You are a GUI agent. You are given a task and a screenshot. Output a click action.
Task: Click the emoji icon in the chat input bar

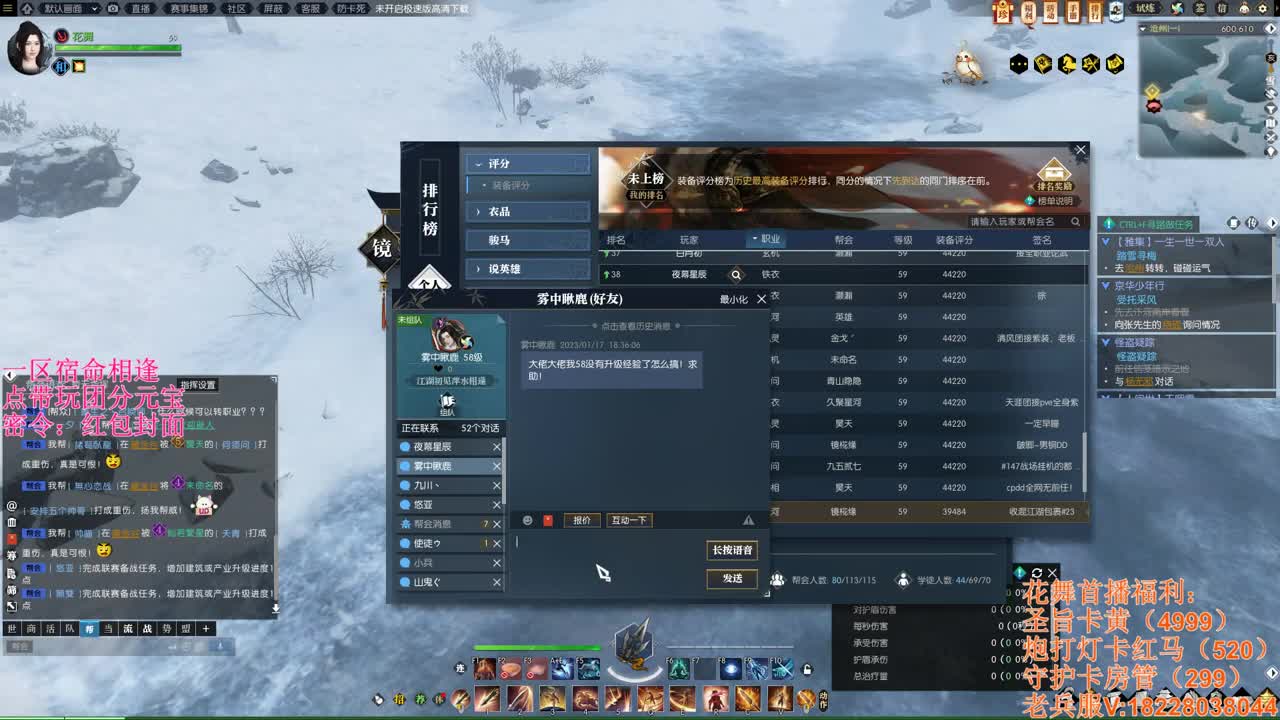click(527, 520)
